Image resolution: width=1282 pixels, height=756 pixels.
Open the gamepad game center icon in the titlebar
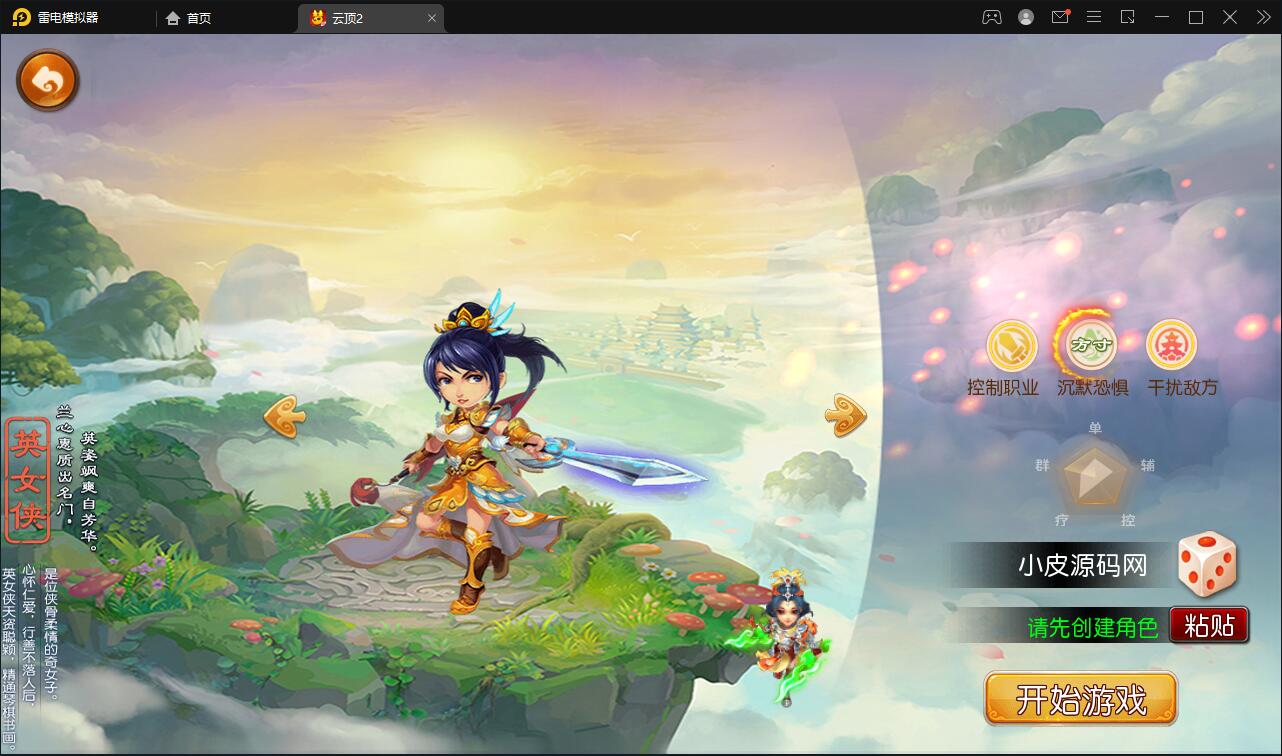pos(990,17)
